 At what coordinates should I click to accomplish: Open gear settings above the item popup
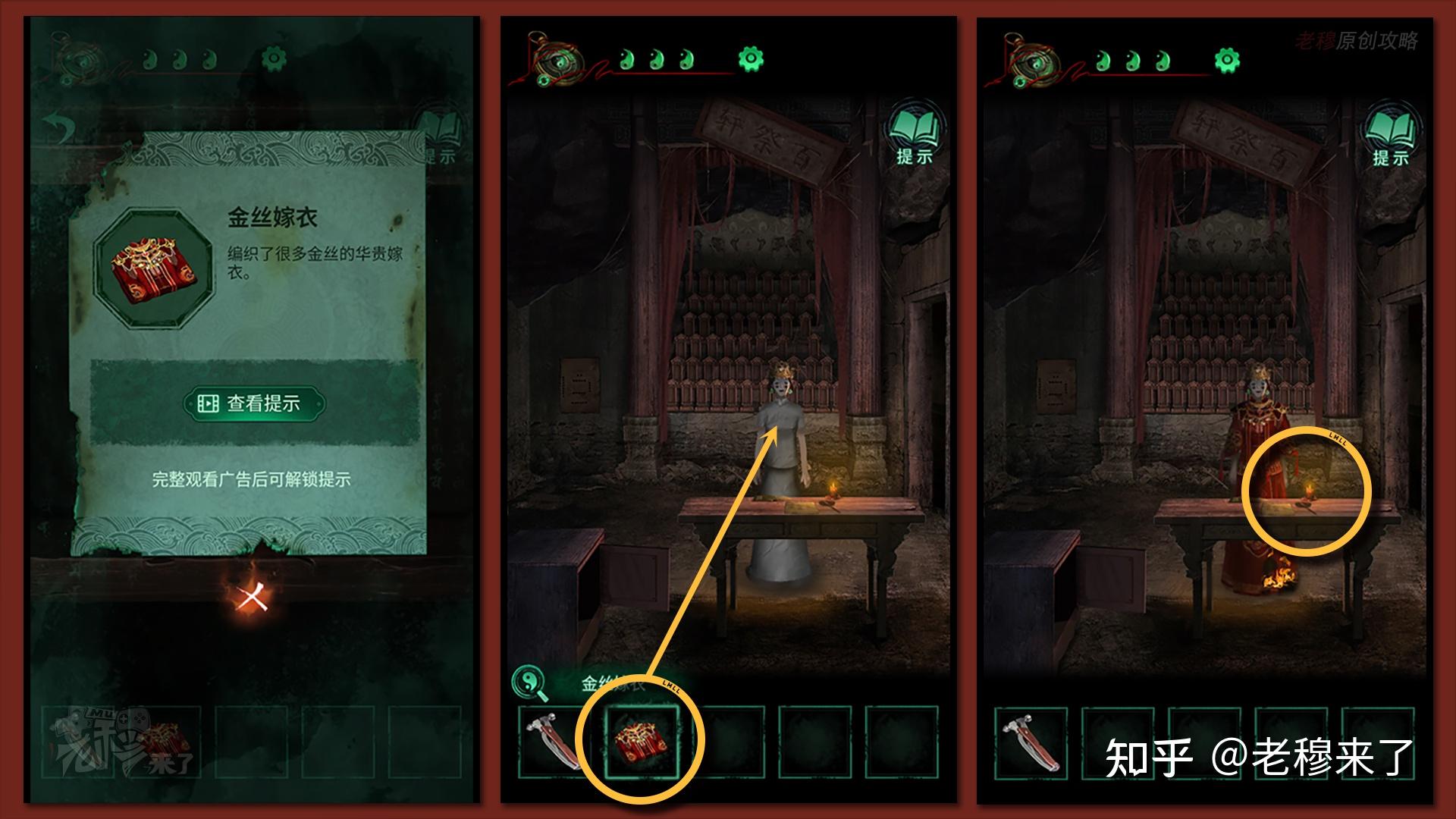tap(274, 58)
